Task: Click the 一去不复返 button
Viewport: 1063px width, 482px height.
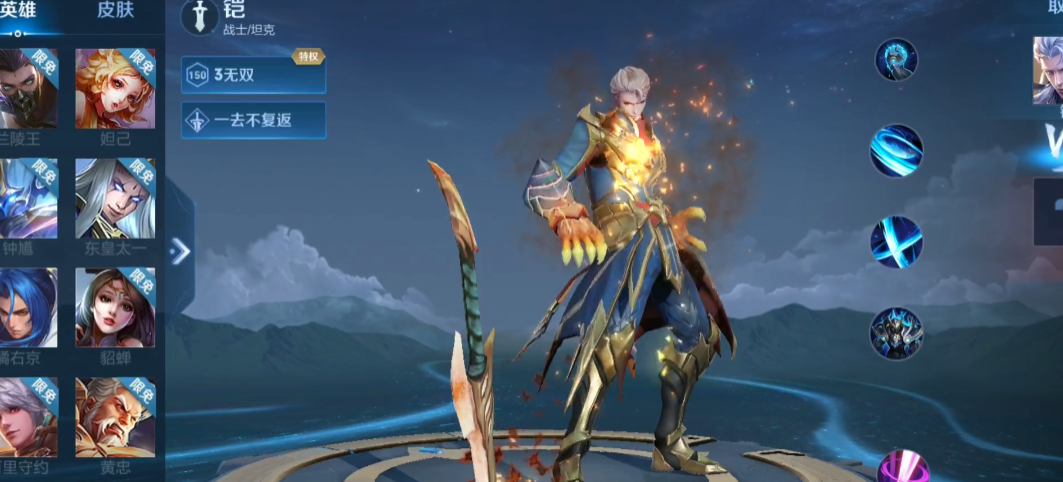Action: (x=253, y=120)
